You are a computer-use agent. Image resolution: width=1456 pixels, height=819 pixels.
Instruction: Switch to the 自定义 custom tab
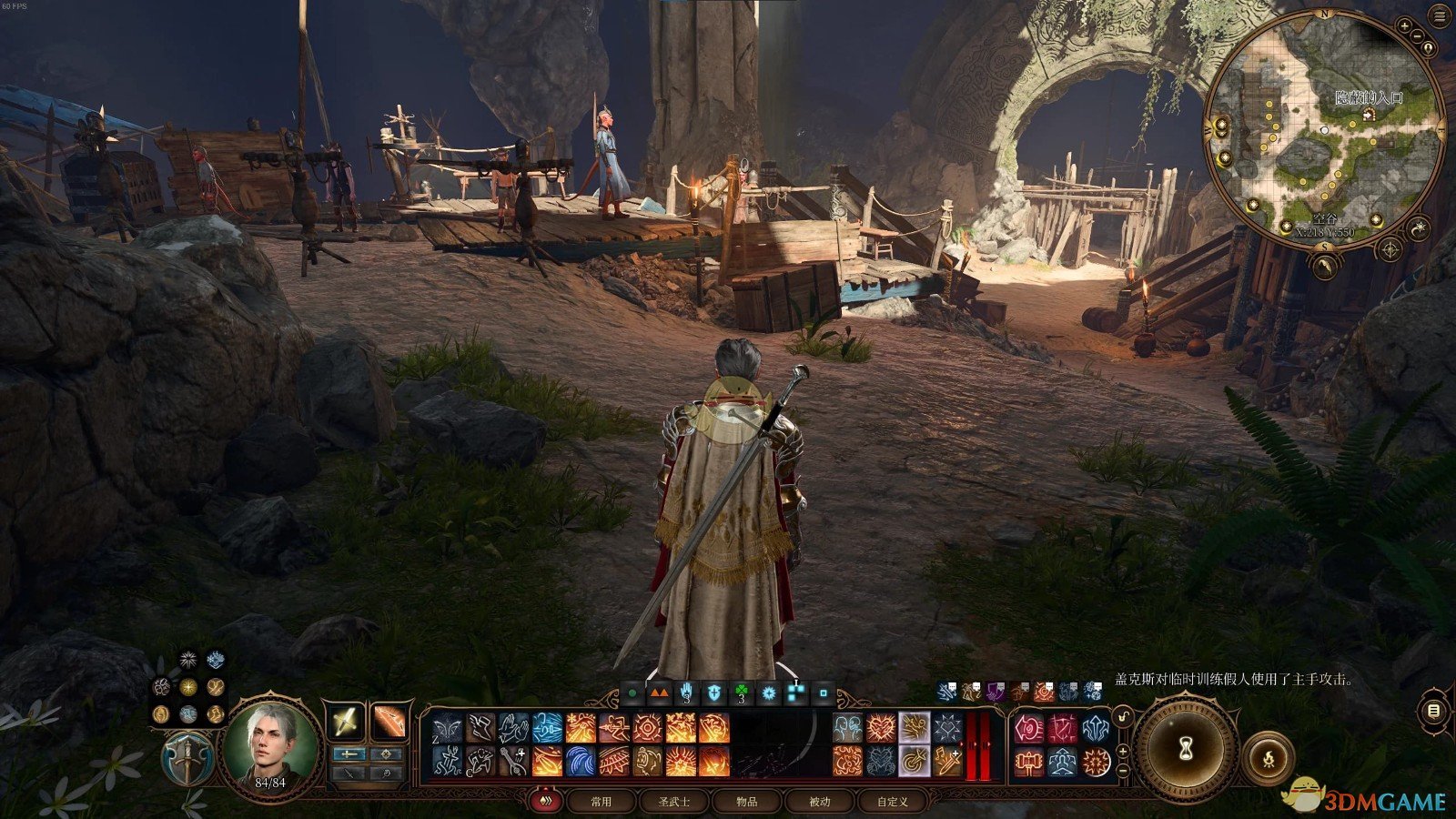[893, 802]
